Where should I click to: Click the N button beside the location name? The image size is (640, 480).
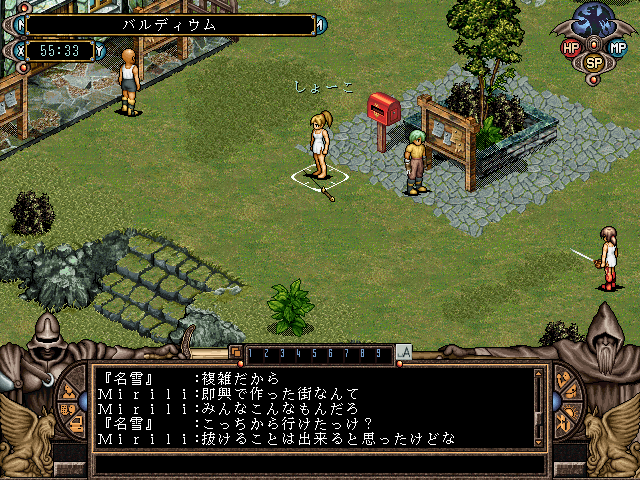point(21,24)
